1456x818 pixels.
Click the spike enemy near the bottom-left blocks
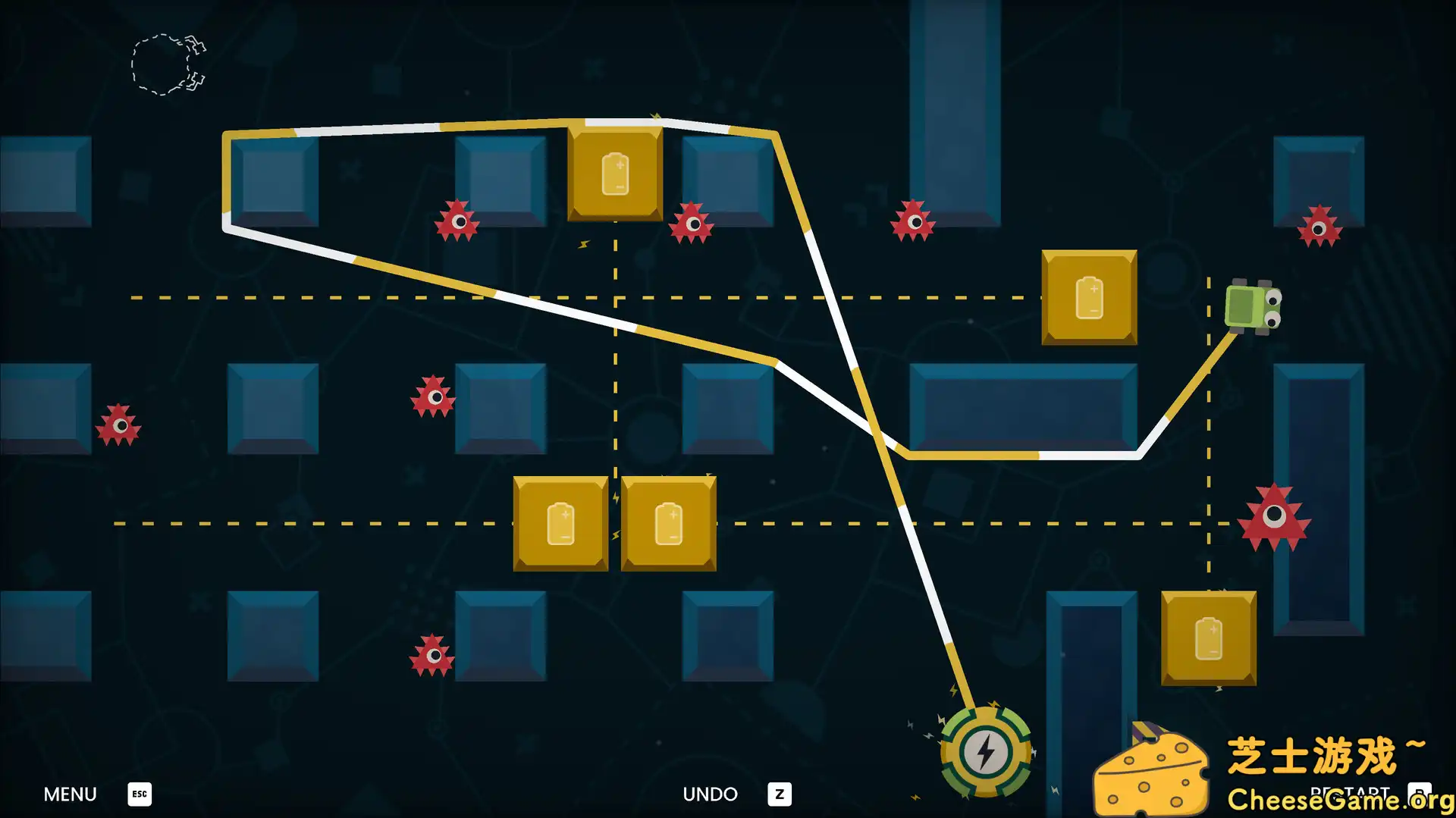tap(118, 427)
